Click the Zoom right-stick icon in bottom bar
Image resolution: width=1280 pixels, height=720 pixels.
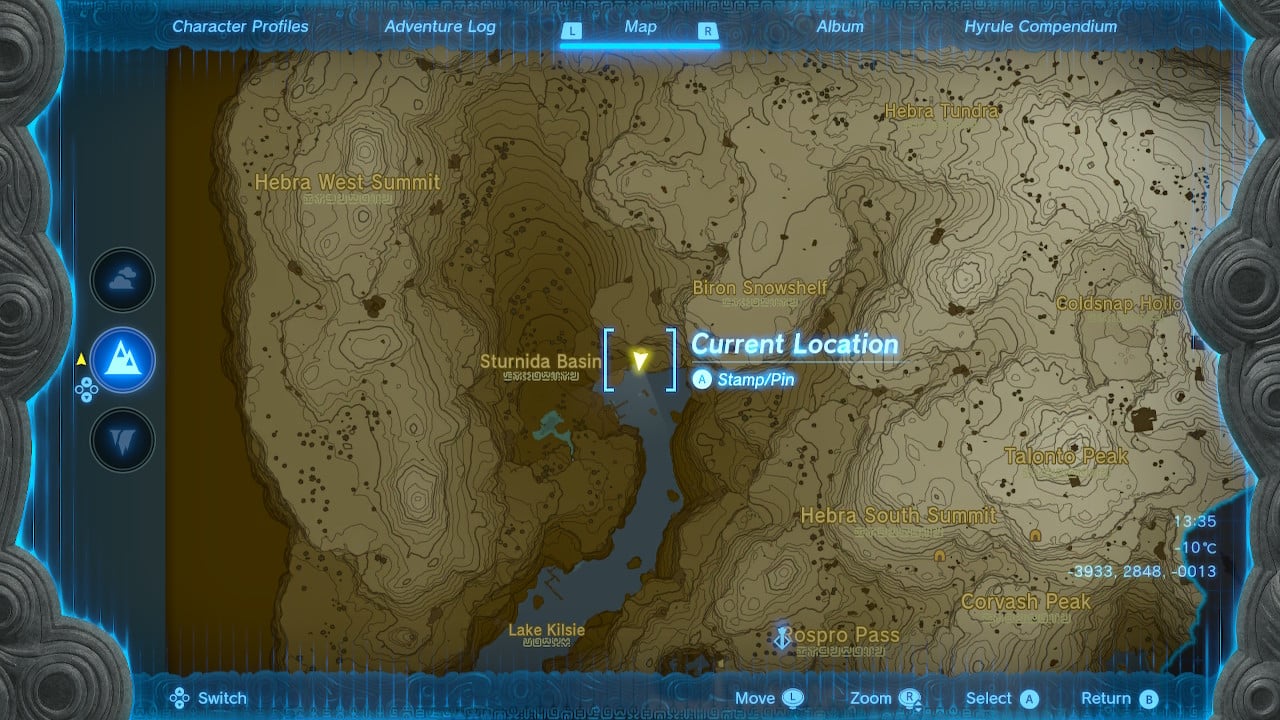(x=908, y=697)
